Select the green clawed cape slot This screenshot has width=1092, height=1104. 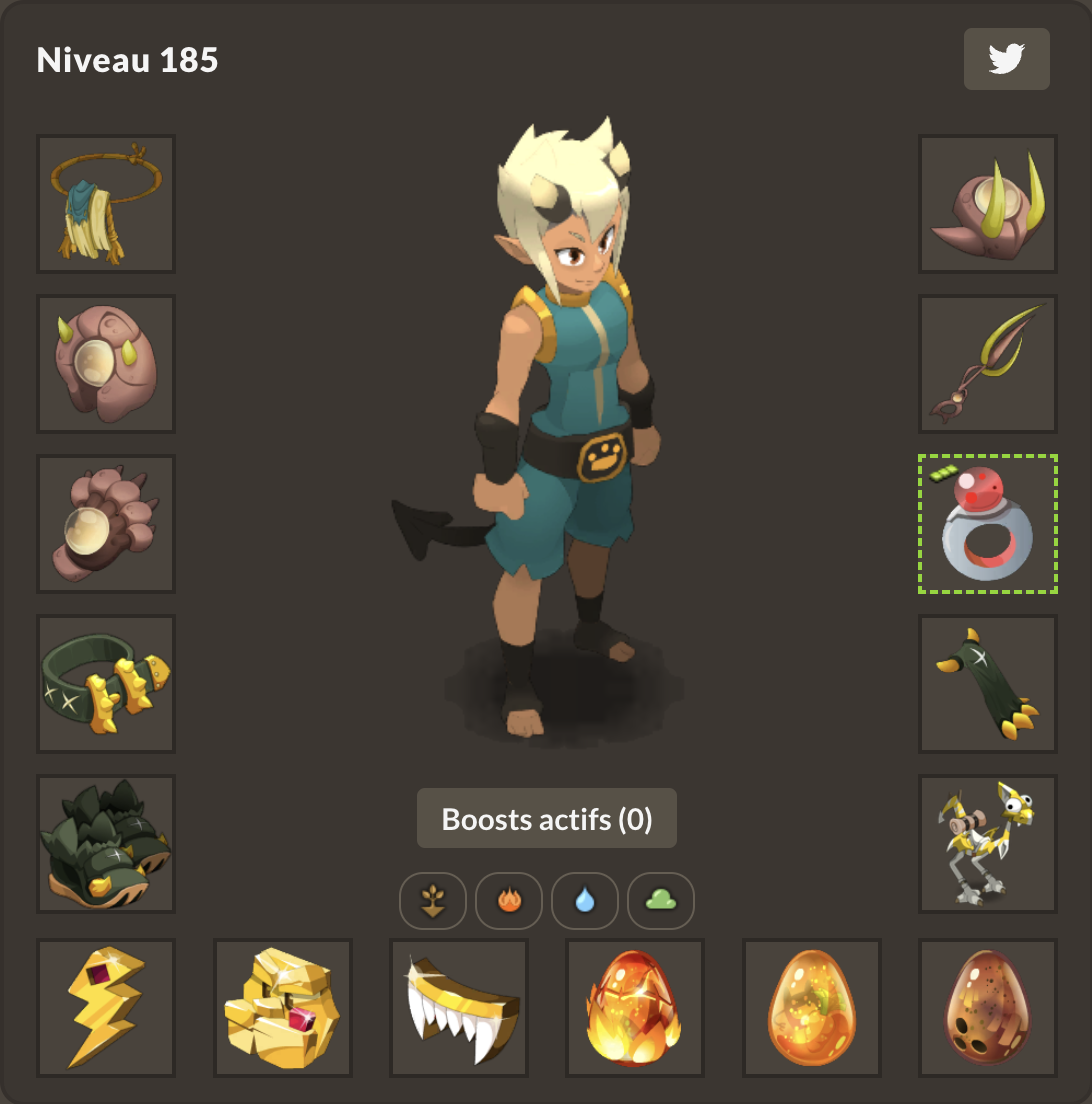[x=988, y=684]
